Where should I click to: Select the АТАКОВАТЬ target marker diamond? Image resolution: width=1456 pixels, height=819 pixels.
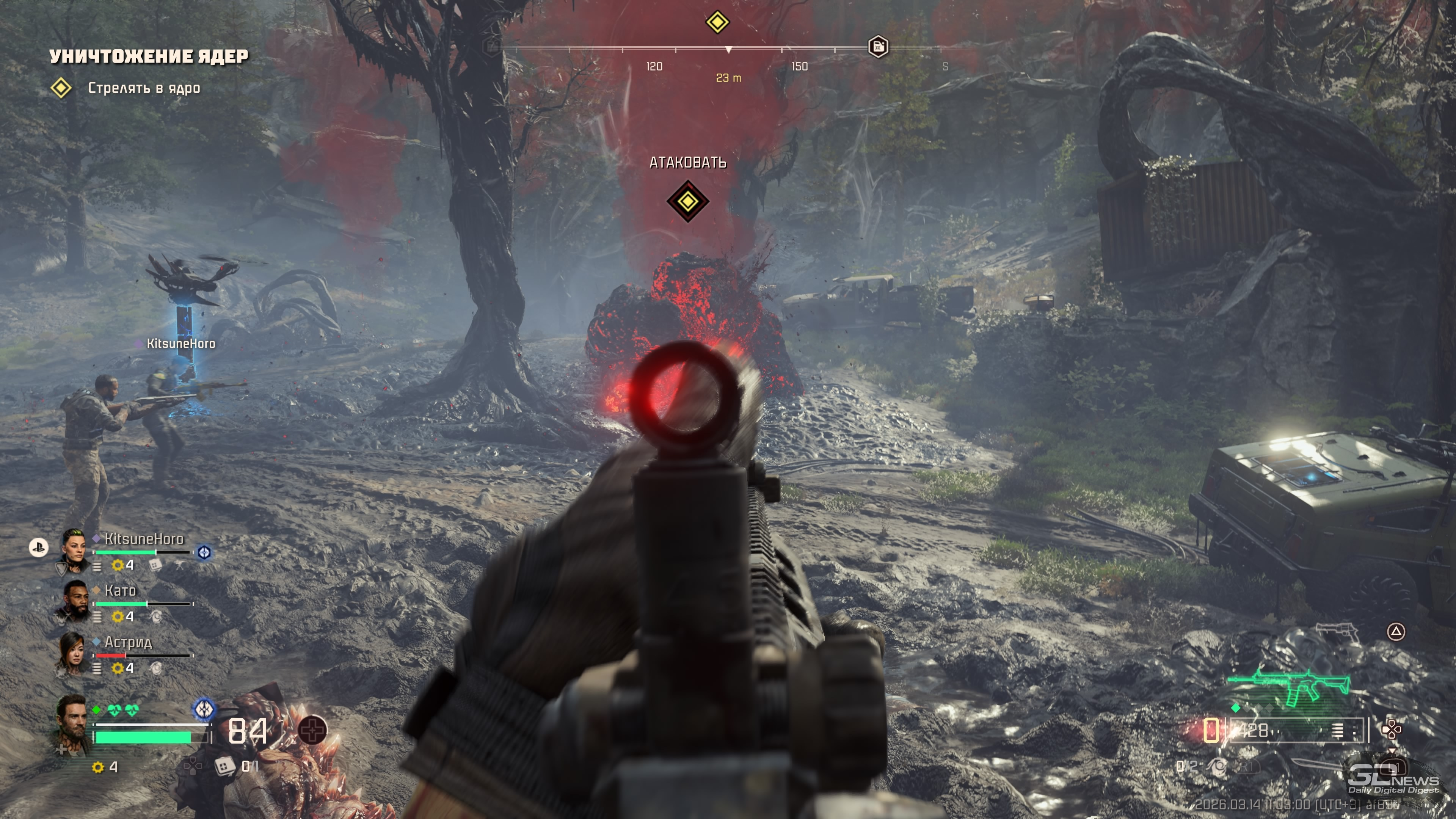687,201
